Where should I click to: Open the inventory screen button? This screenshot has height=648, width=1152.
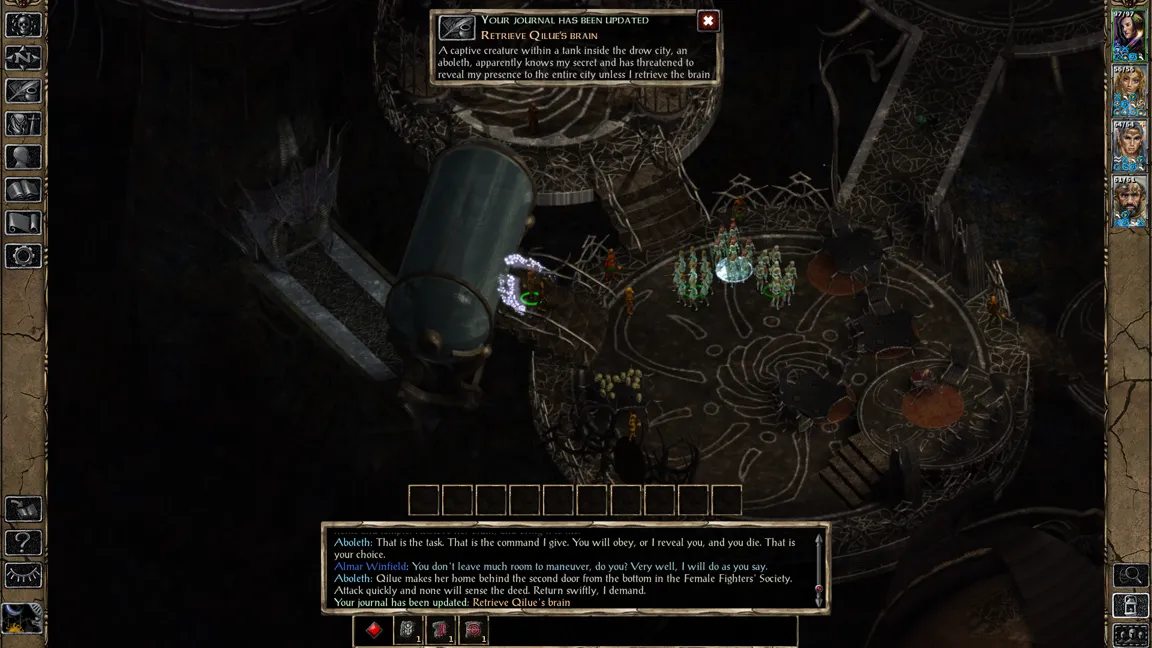click(23, 125)
